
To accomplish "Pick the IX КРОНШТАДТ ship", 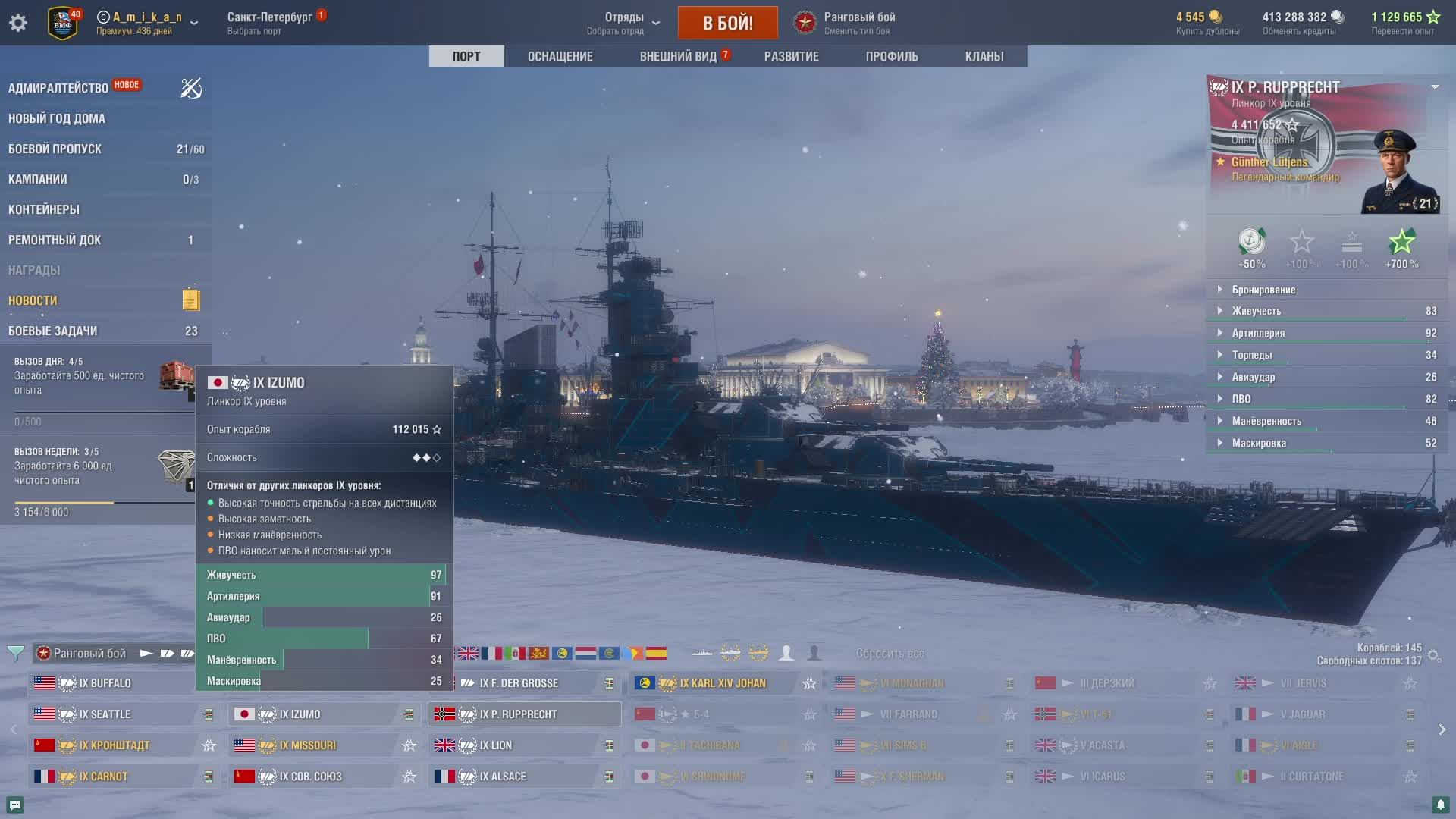I will 115,745.
